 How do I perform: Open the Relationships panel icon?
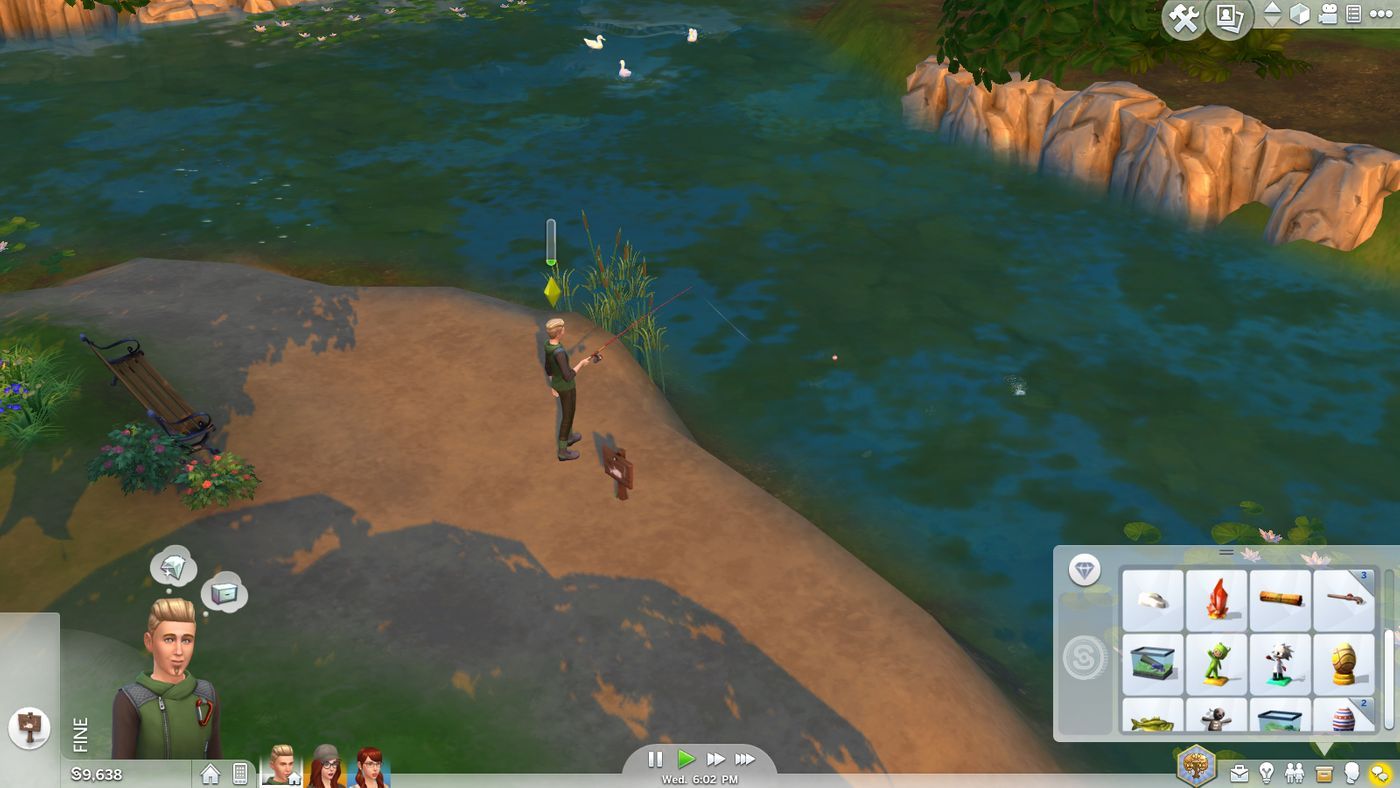tap(1294, 772)
